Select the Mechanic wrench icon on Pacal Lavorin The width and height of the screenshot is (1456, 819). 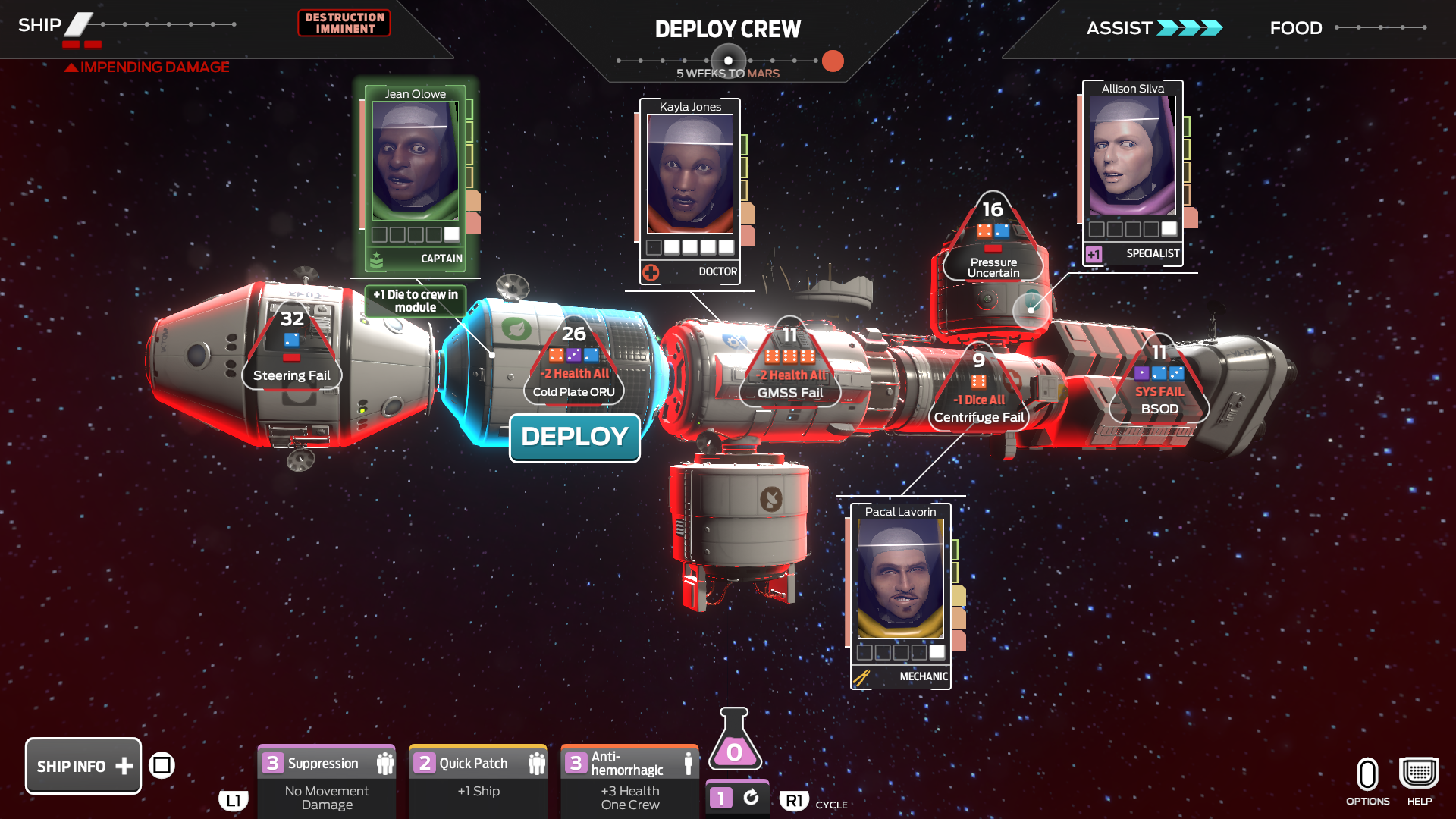click(862, 676)
